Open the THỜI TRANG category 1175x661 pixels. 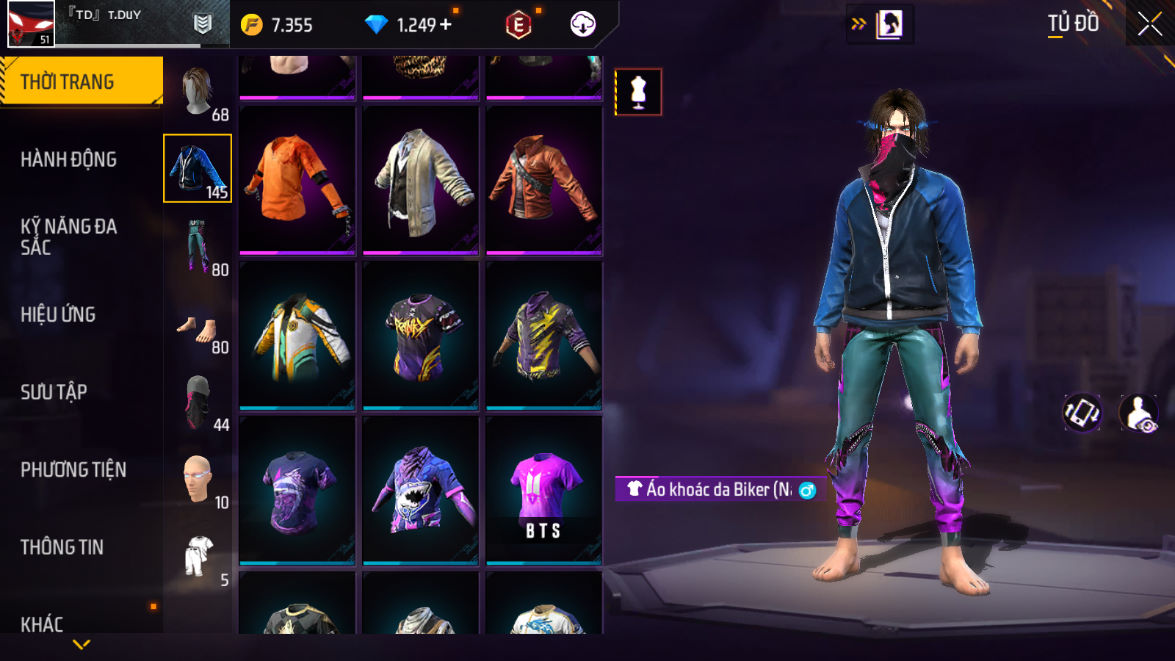80,82
